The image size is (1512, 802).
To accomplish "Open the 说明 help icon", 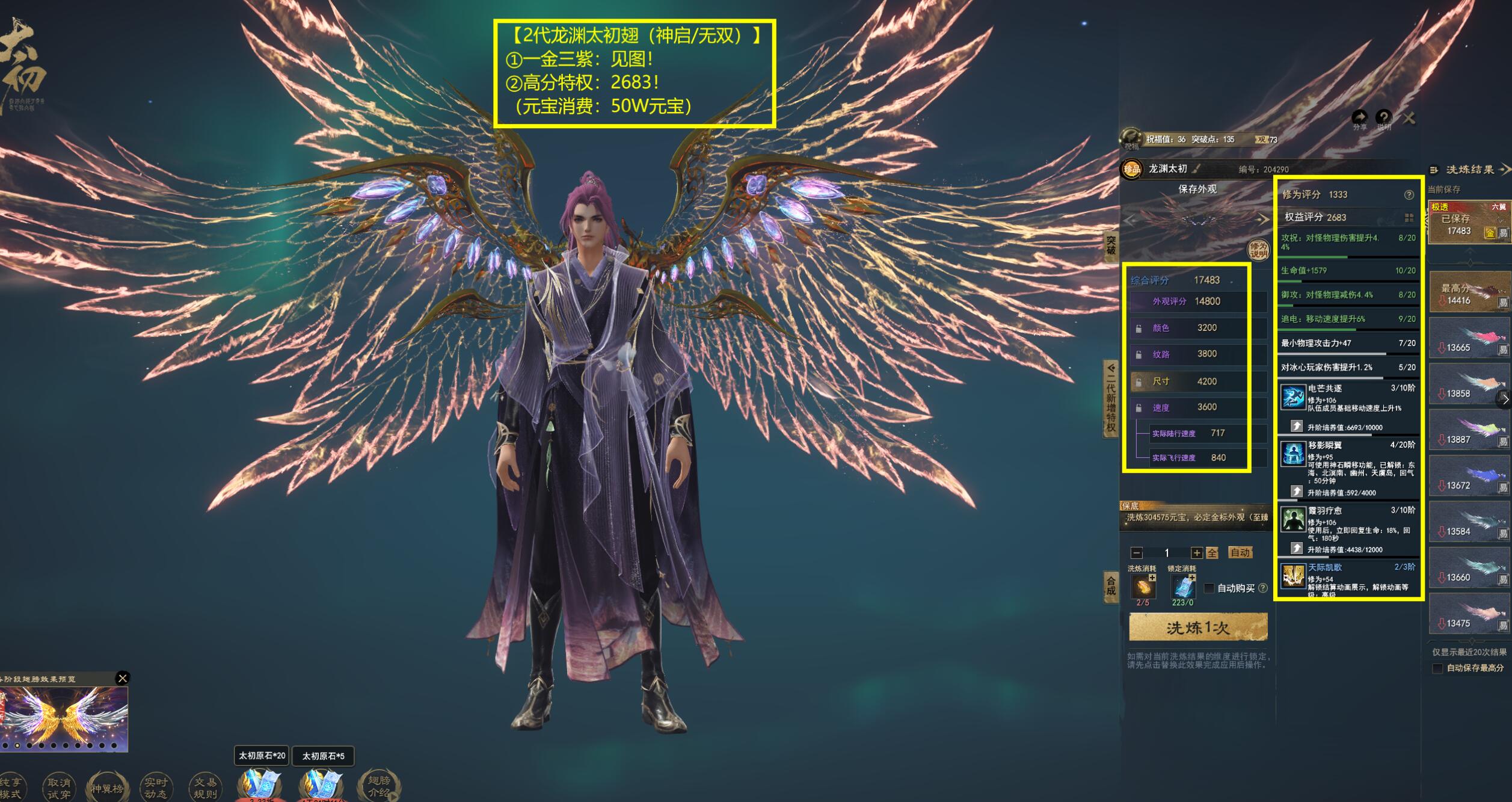I will click(1383, 118).
